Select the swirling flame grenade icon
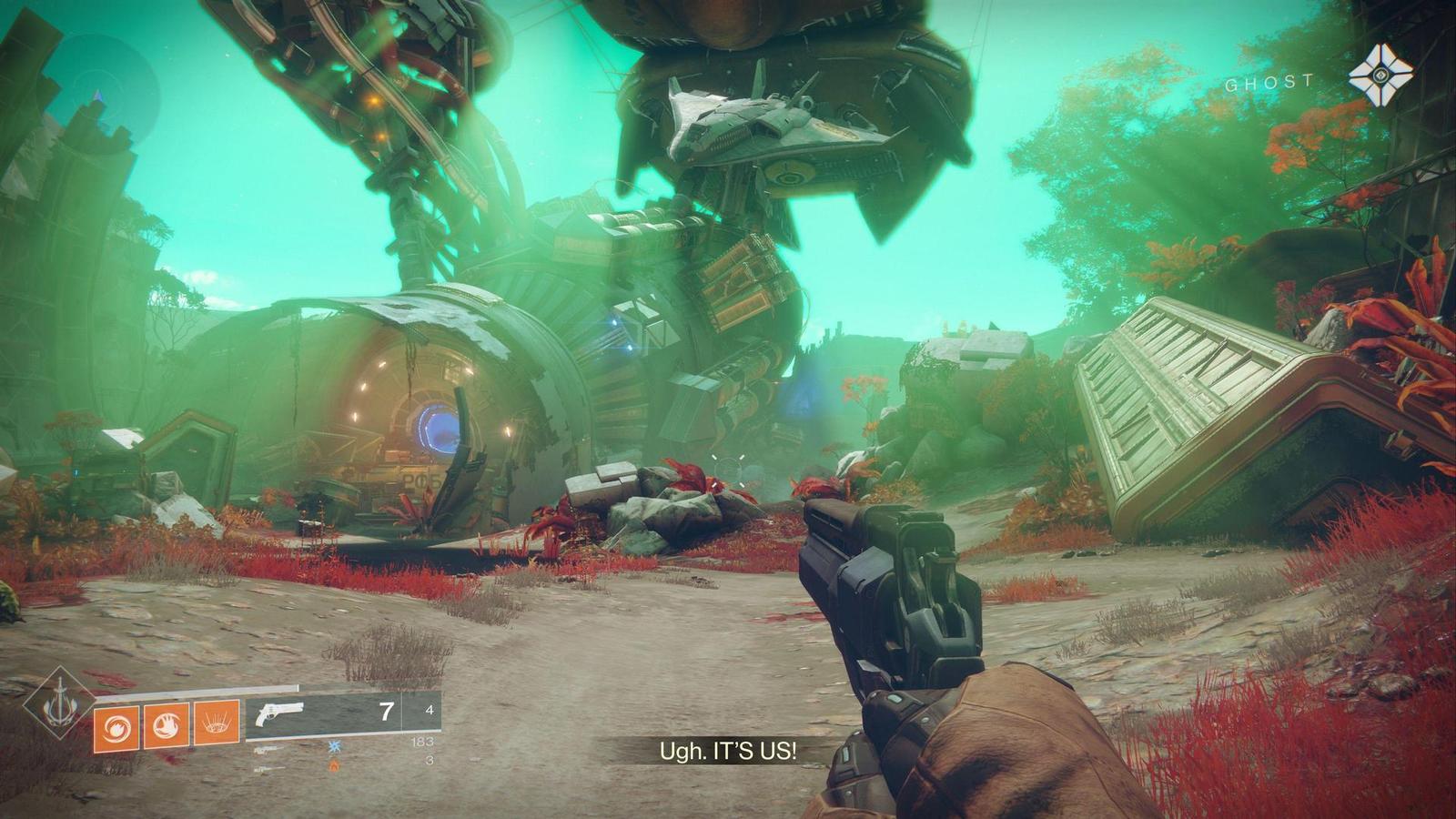 (x=116, y=724)
